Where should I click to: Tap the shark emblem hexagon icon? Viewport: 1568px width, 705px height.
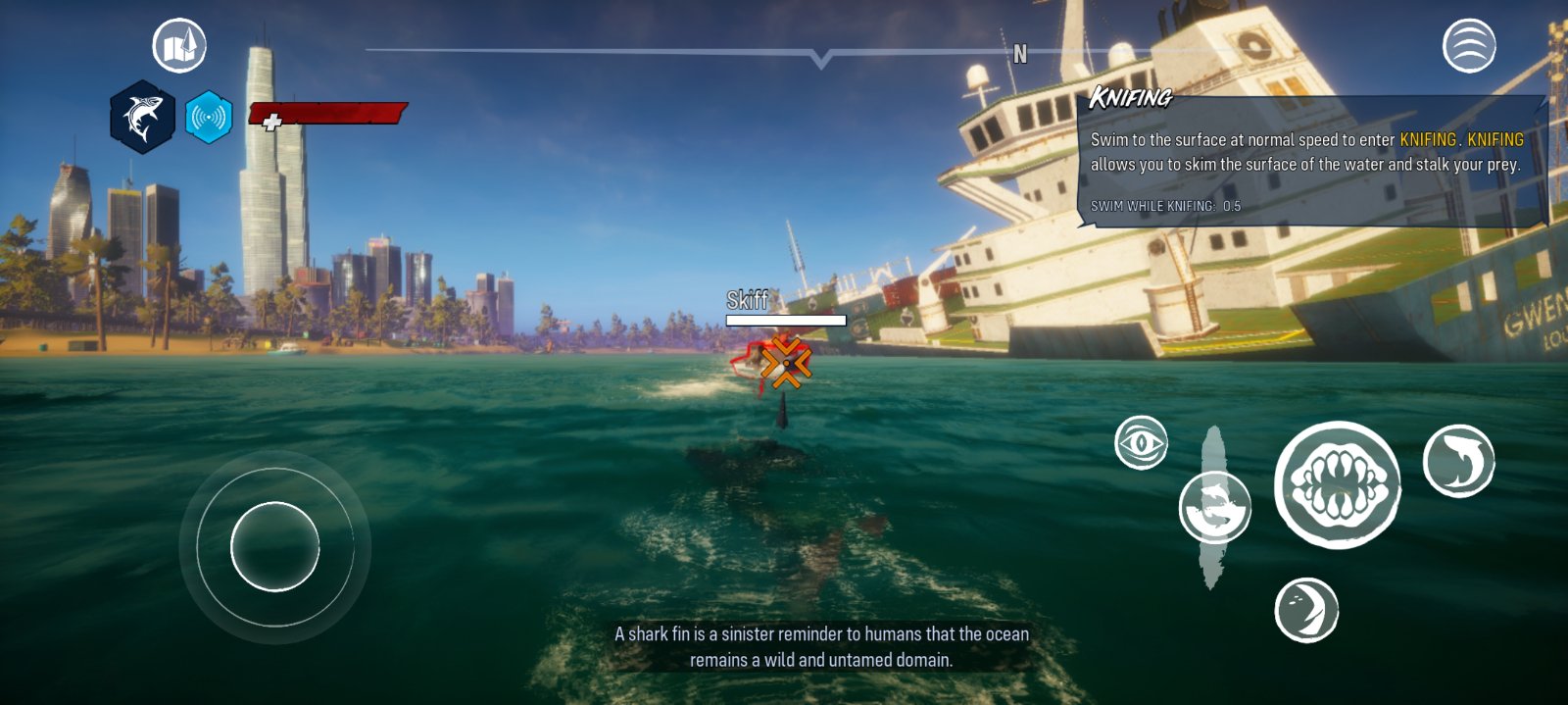point(142,117)
